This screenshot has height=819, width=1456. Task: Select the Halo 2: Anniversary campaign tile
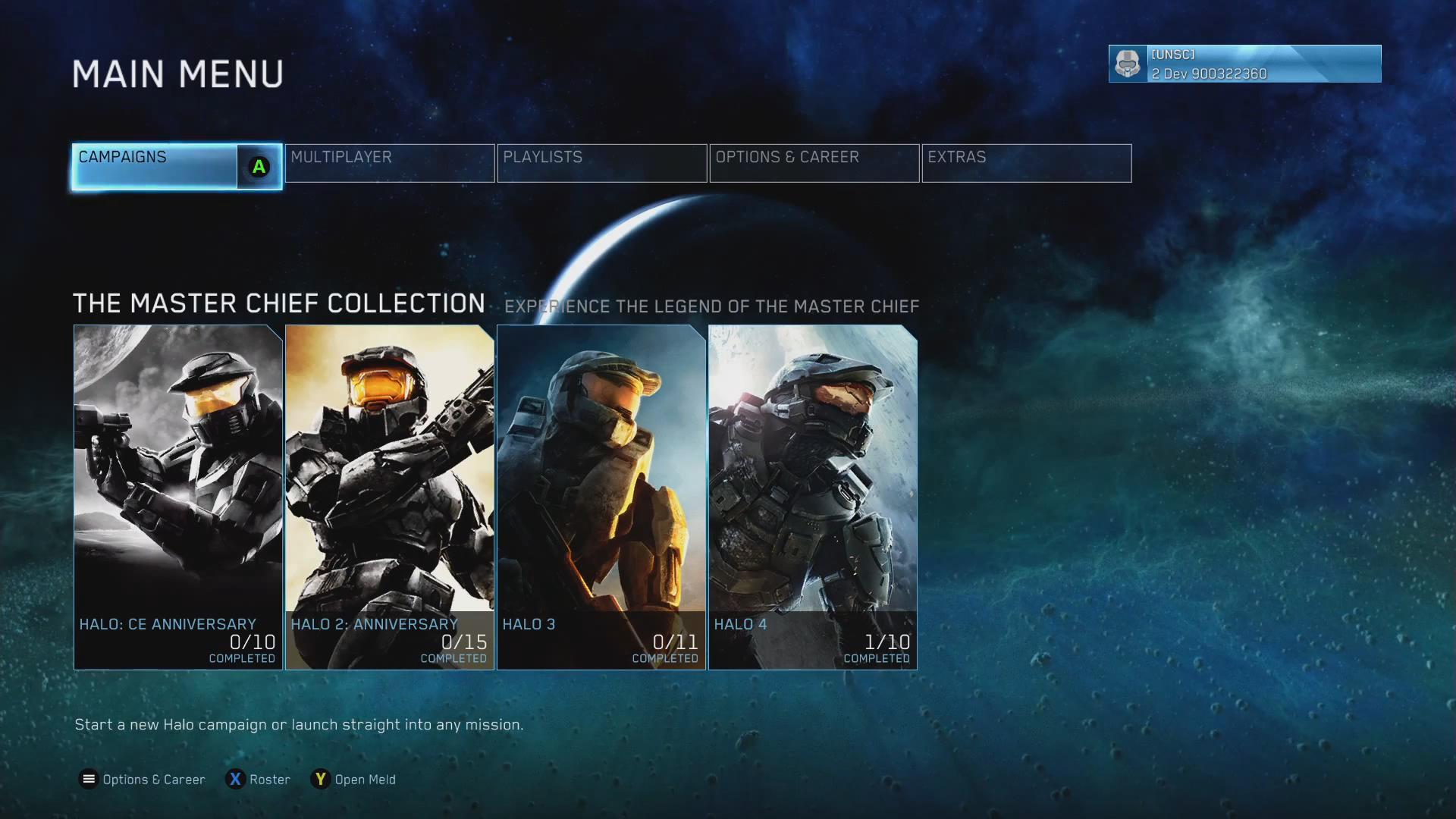[390, 497]
